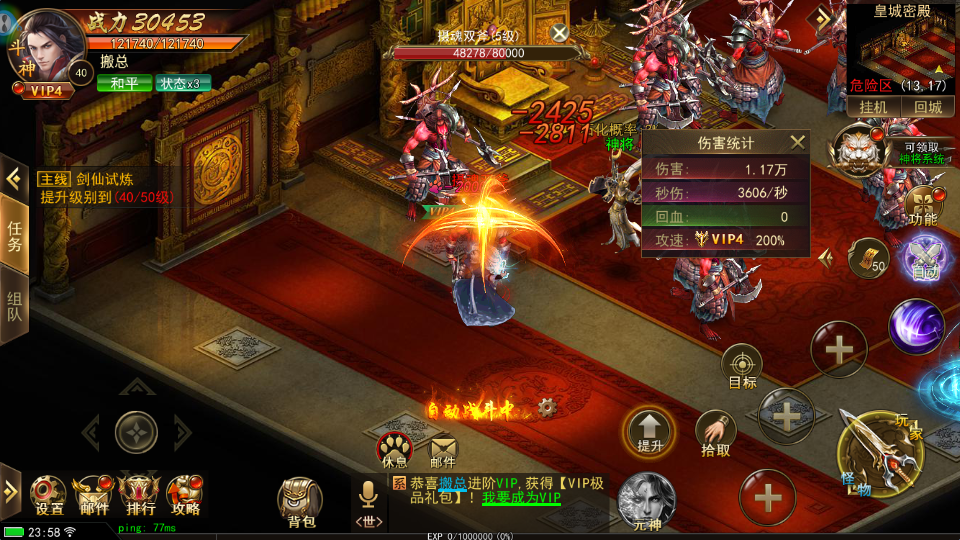Open the 元神 spirit portrait
Image resolution: width=960 pixels, height=540 pixels.
click(x=646, y=500)
